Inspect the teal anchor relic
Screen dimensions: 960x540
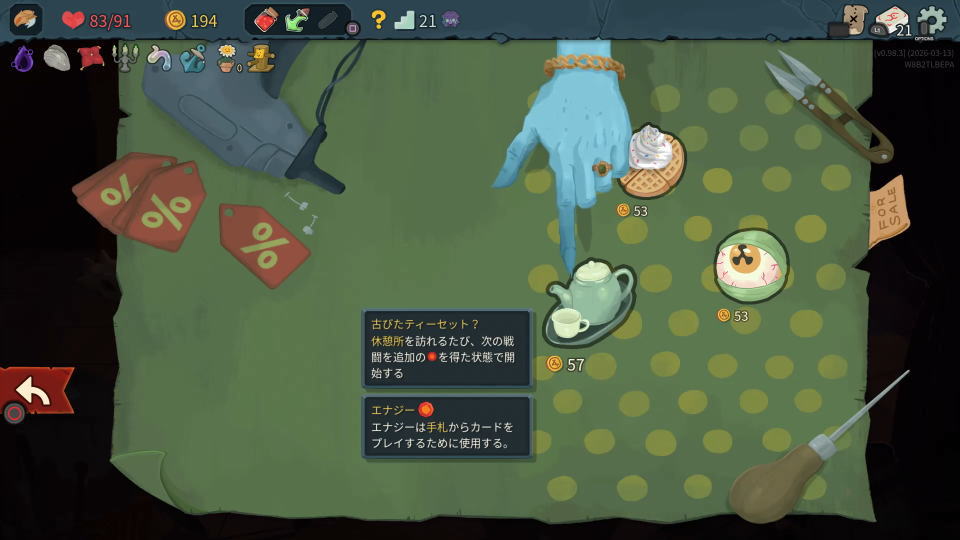pyautogui.click(x=193, y=59)
